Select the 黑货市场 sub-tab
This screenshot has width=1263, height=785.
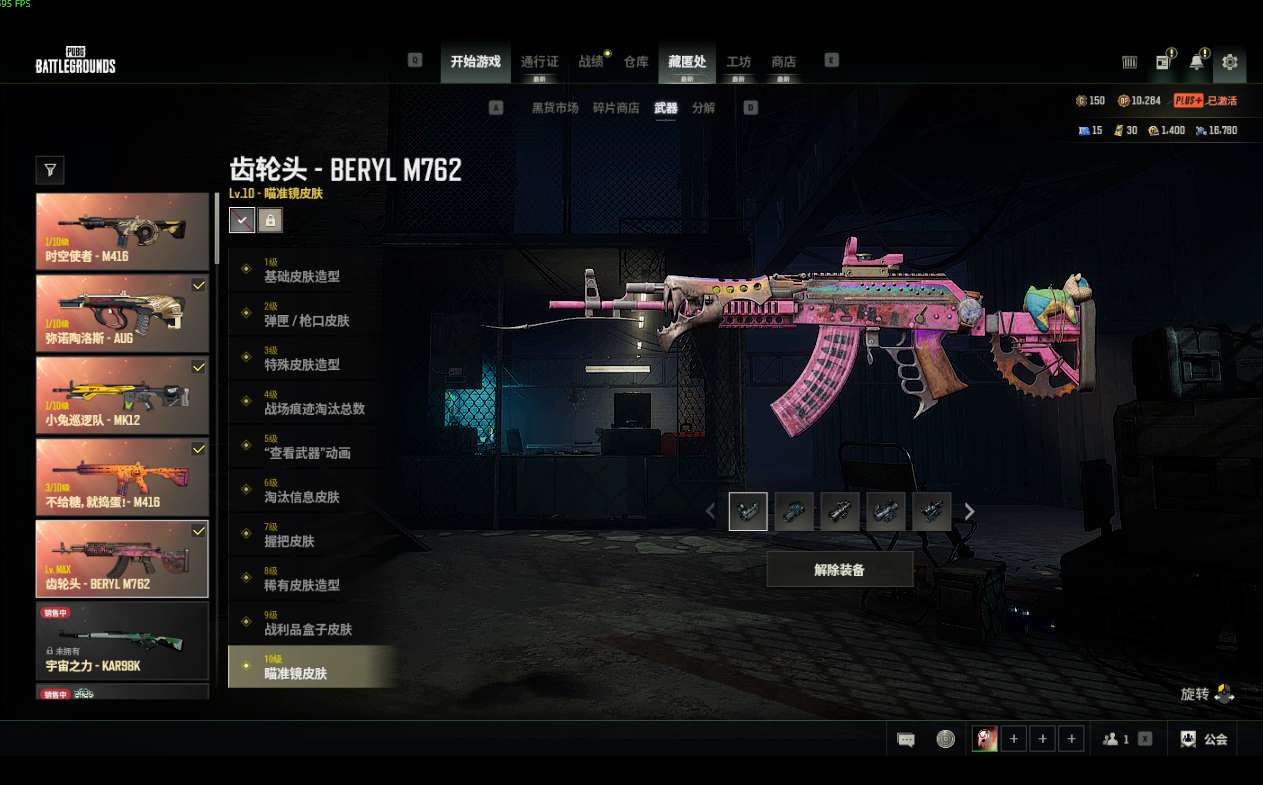tap(555, 108)
